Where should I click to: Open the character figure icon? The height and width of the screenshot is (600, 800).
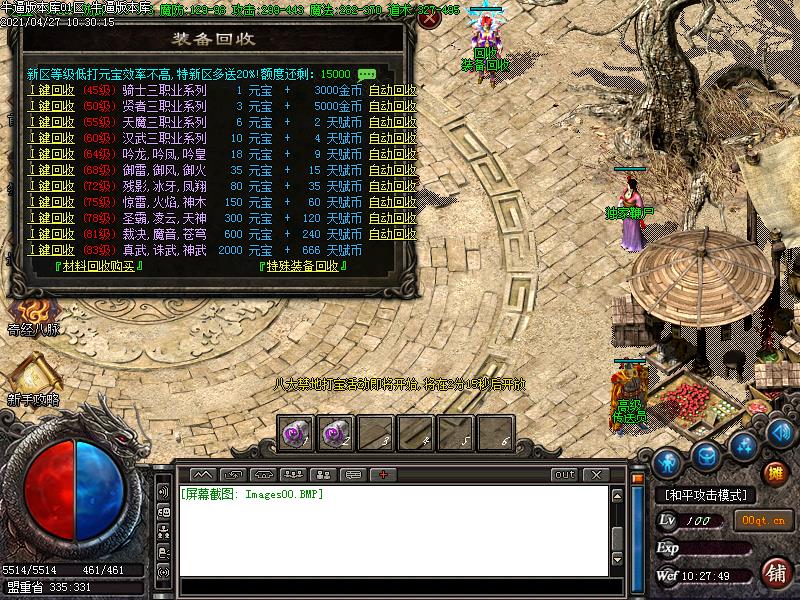(x=669, y=463)
